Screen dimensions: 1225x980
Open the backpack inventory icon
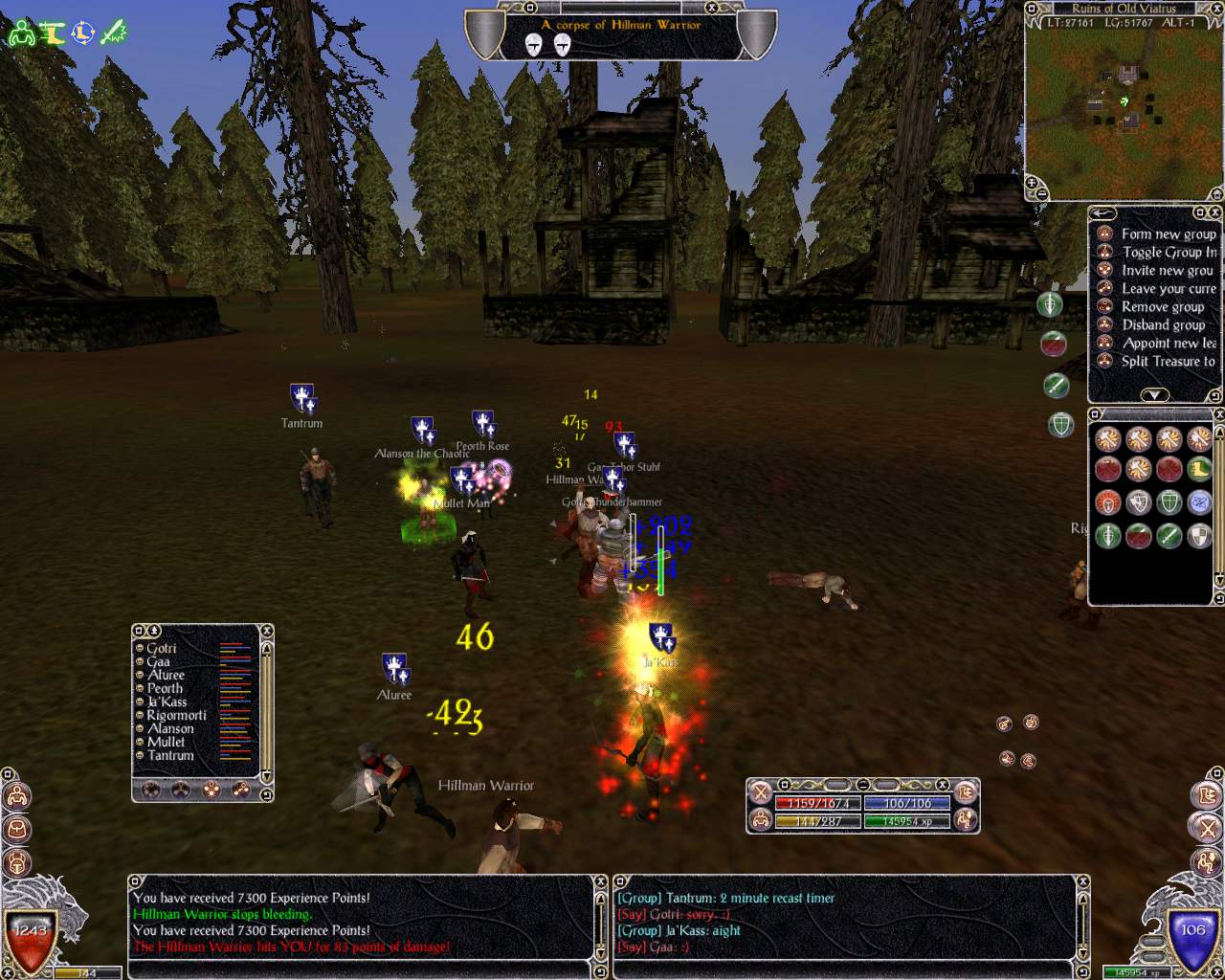coord(16,829)
